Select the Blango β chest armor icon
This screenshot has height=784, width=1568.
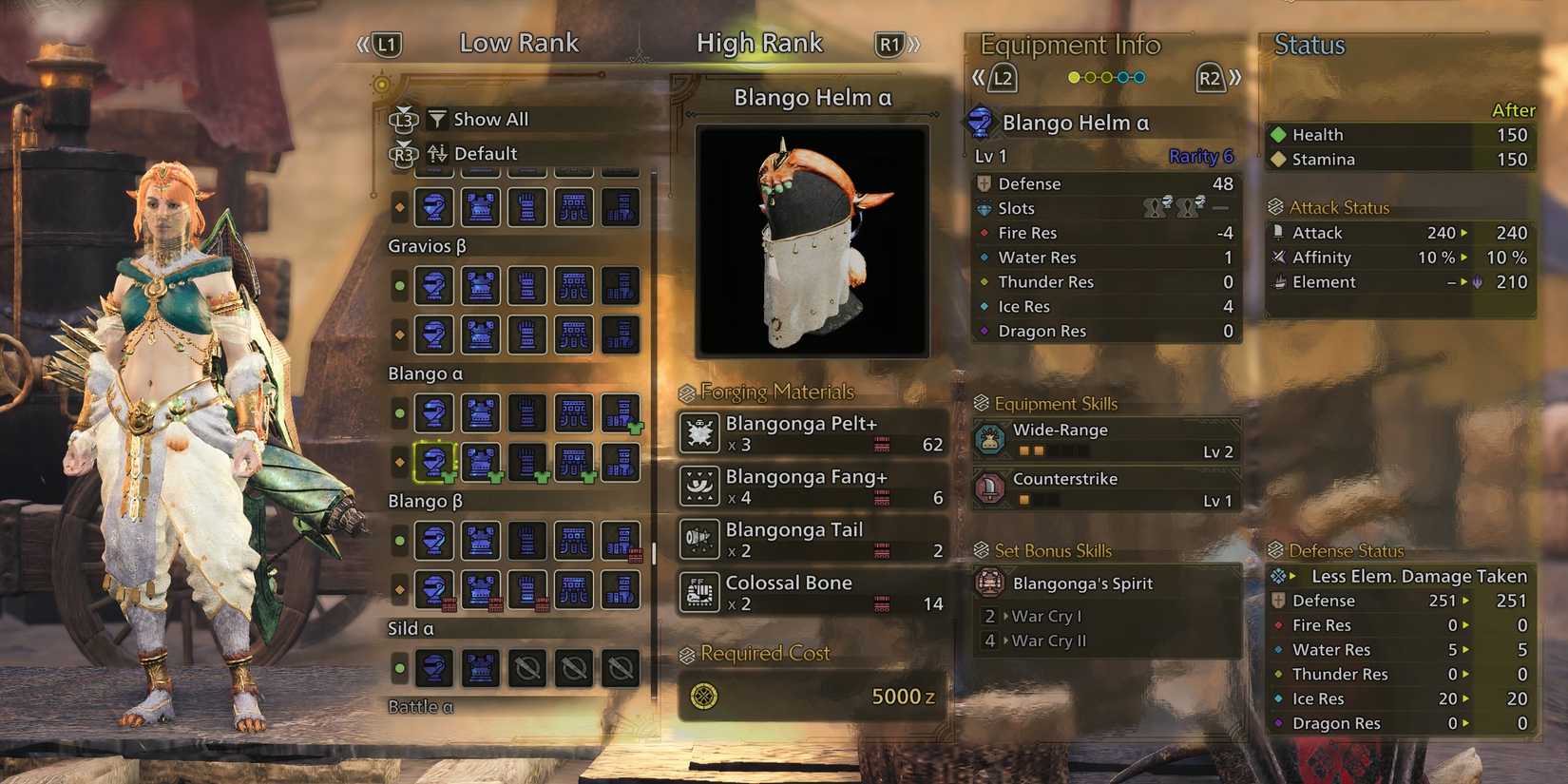pyautogui.click(x=480, y=541)
